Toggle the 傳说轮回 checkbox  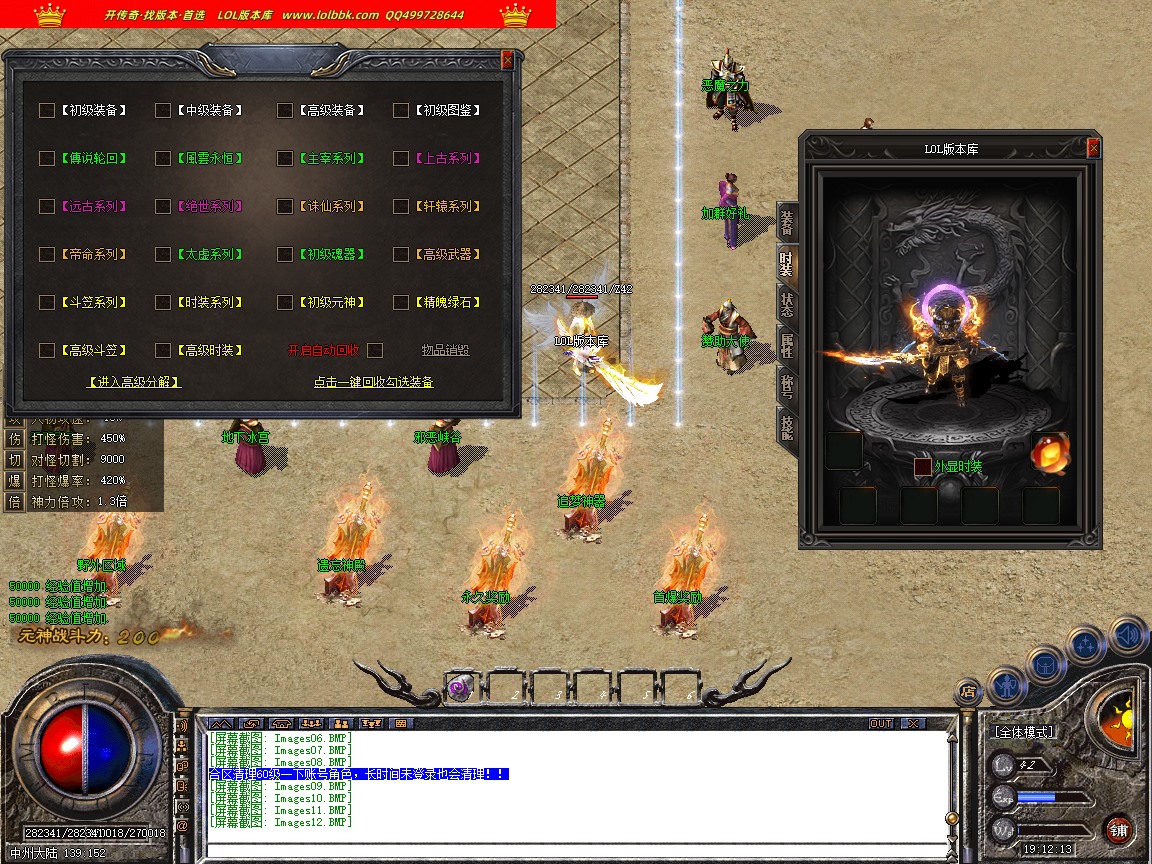coord(47,158)
